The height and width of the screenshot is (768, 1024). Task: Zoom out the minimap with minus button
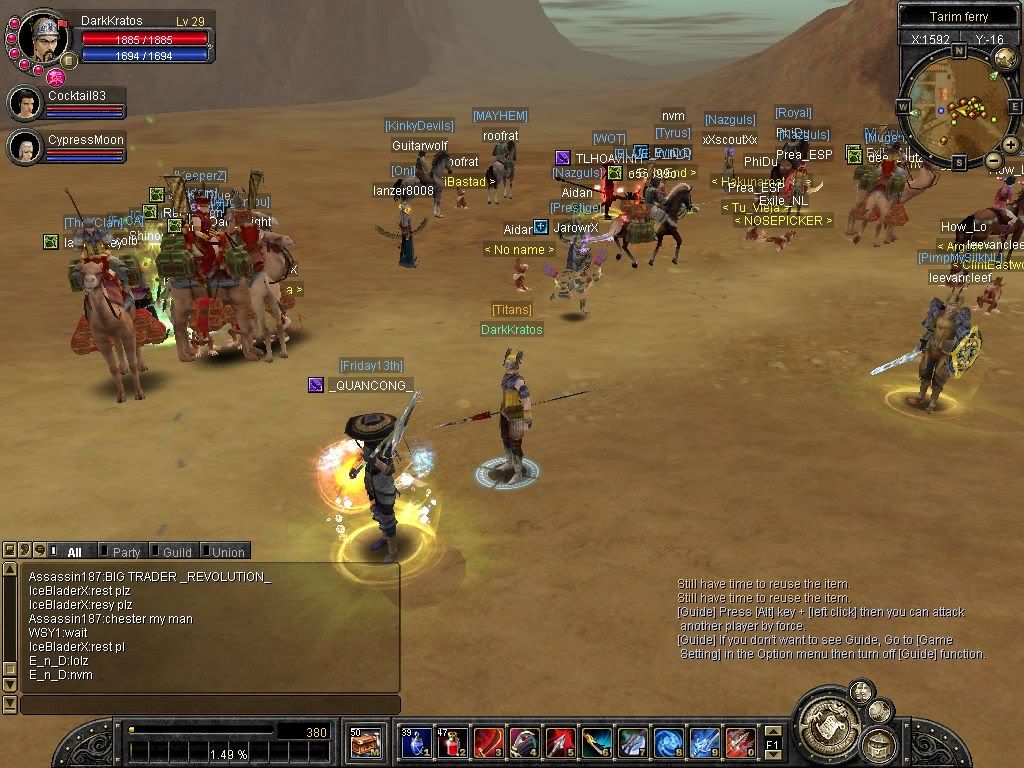993,160
